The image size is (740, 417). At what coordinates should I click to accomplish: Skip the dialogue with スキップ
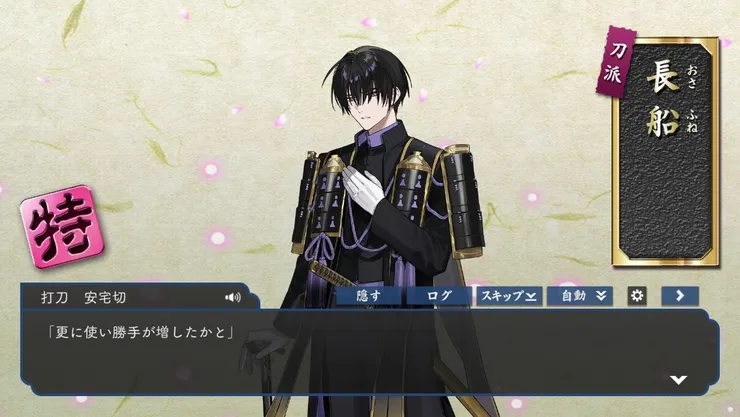(508, 296)
